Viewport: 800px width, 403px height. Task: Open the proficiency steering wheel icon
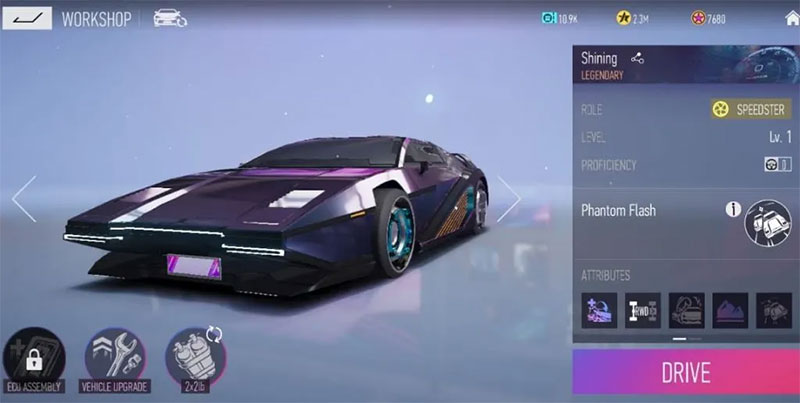777,164
